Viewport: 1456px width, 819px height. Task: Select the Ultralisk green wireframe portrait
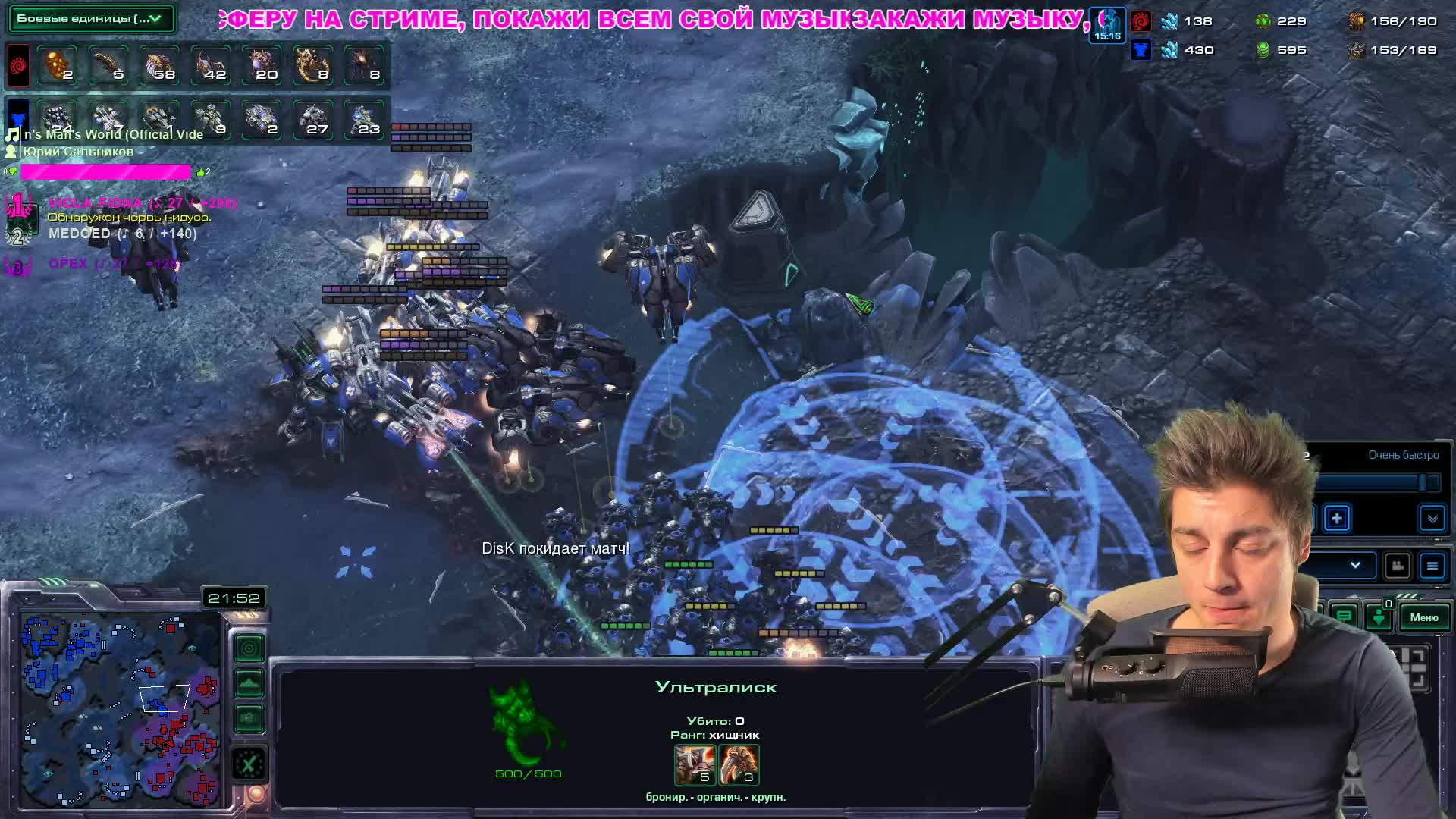pos(525,724)
